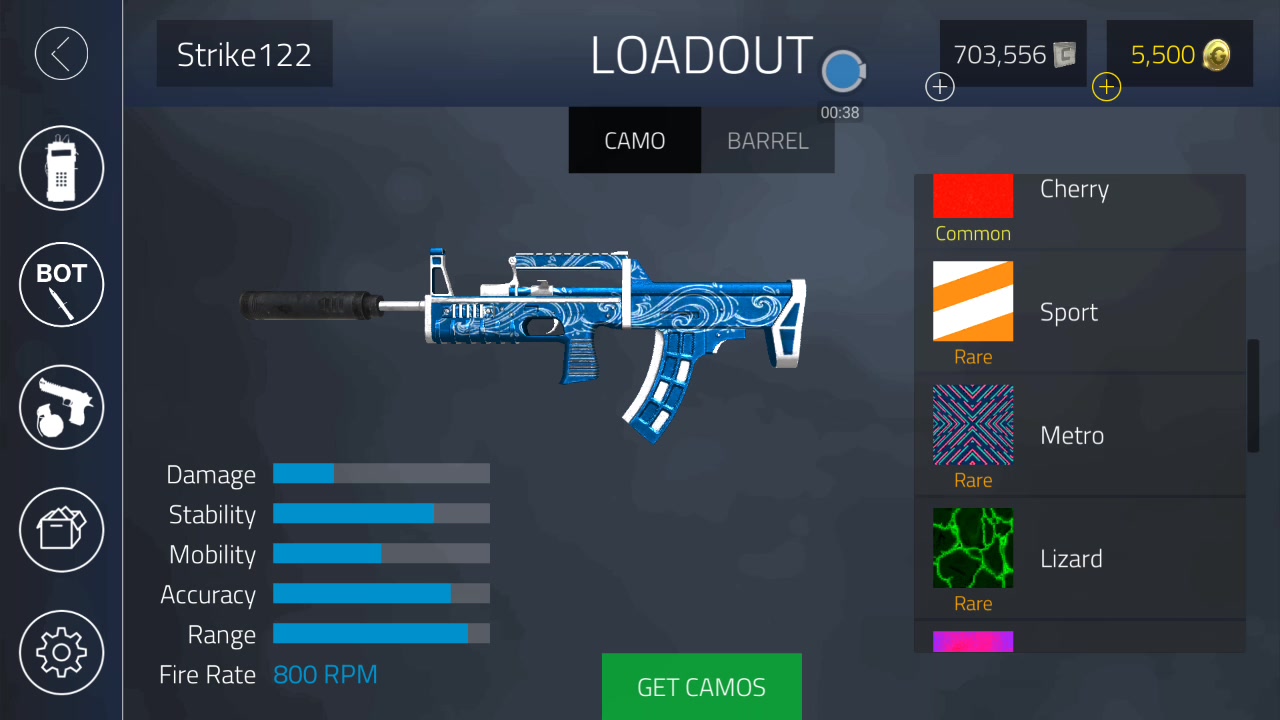Open the BOT knife mode

click(x=61, y=284)
